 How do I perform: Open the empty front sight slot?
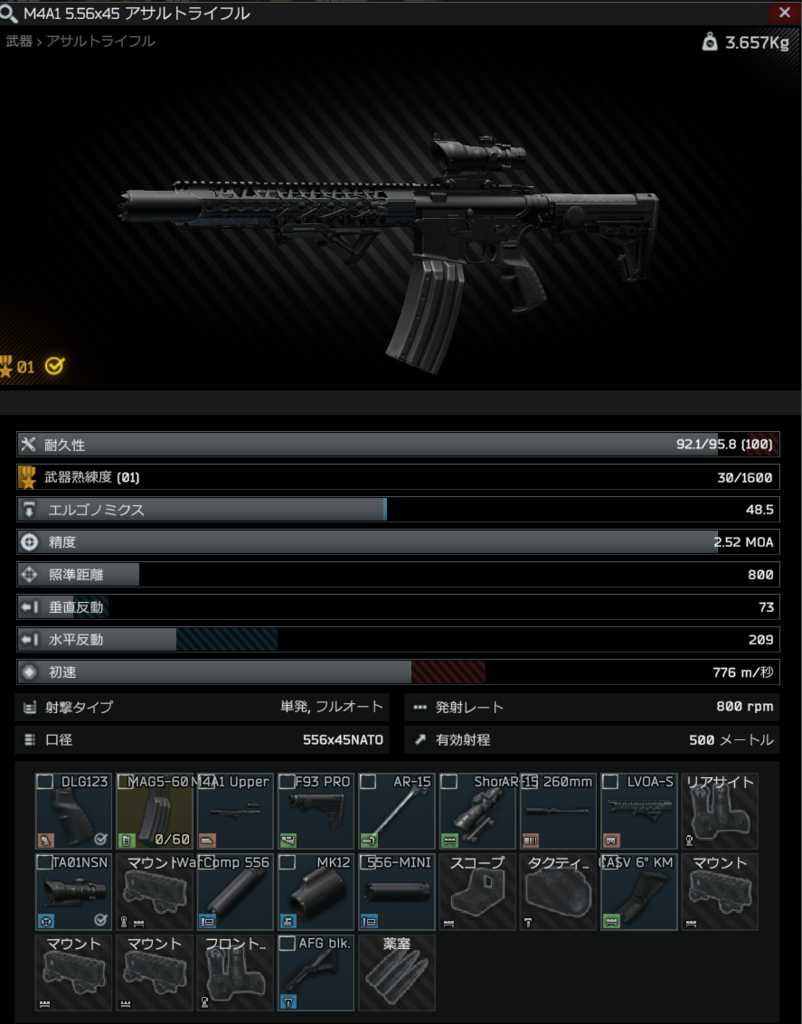(236, 973)
